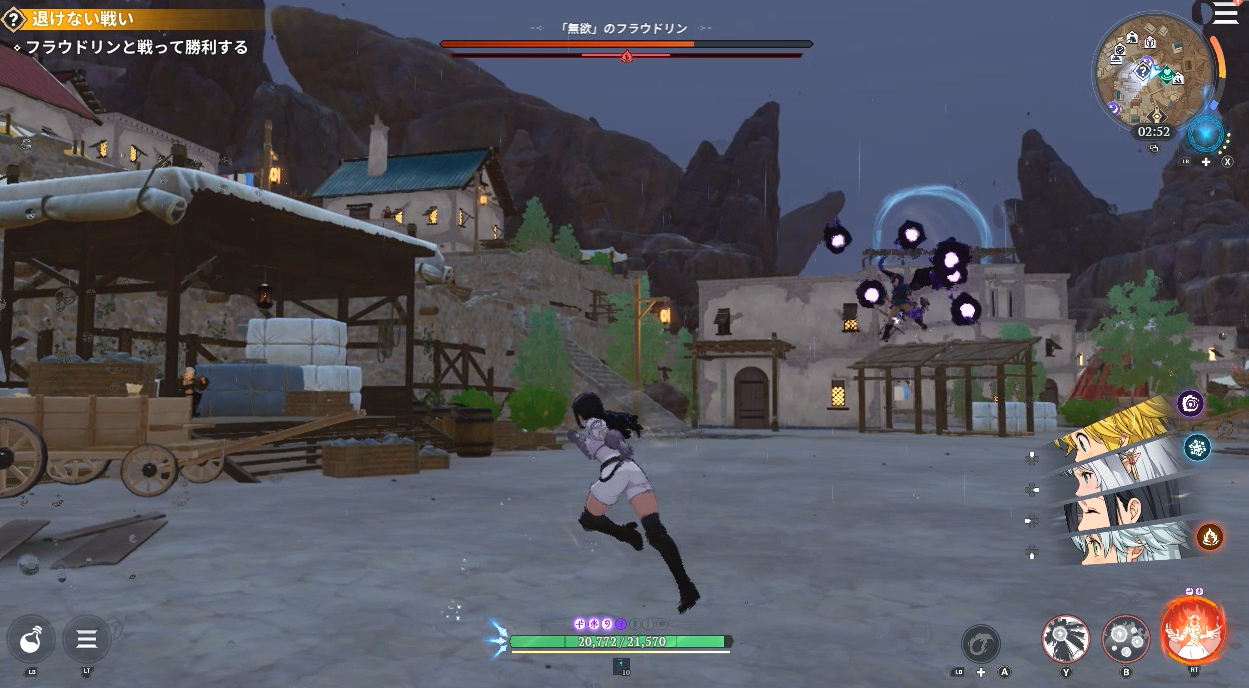Click the small window toggle below the timer
This screenshot has width=1249, height=688.
tap(1153, 148)
